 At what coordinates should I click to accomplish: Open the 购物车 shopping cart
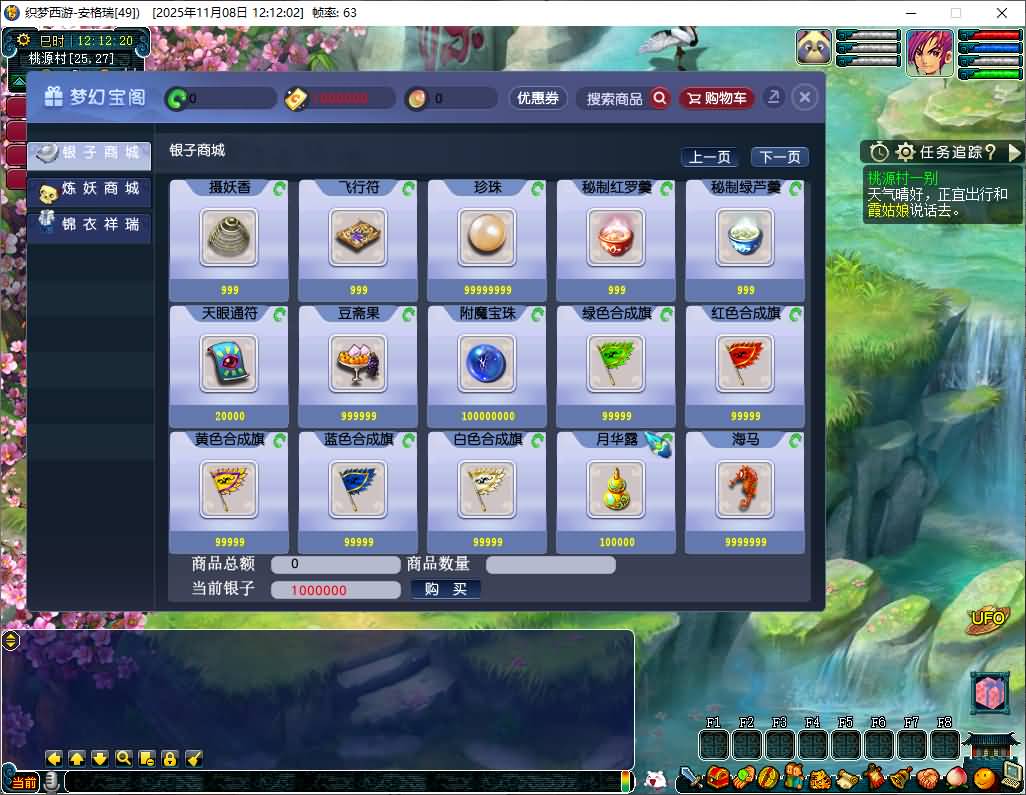click(717, 98)
